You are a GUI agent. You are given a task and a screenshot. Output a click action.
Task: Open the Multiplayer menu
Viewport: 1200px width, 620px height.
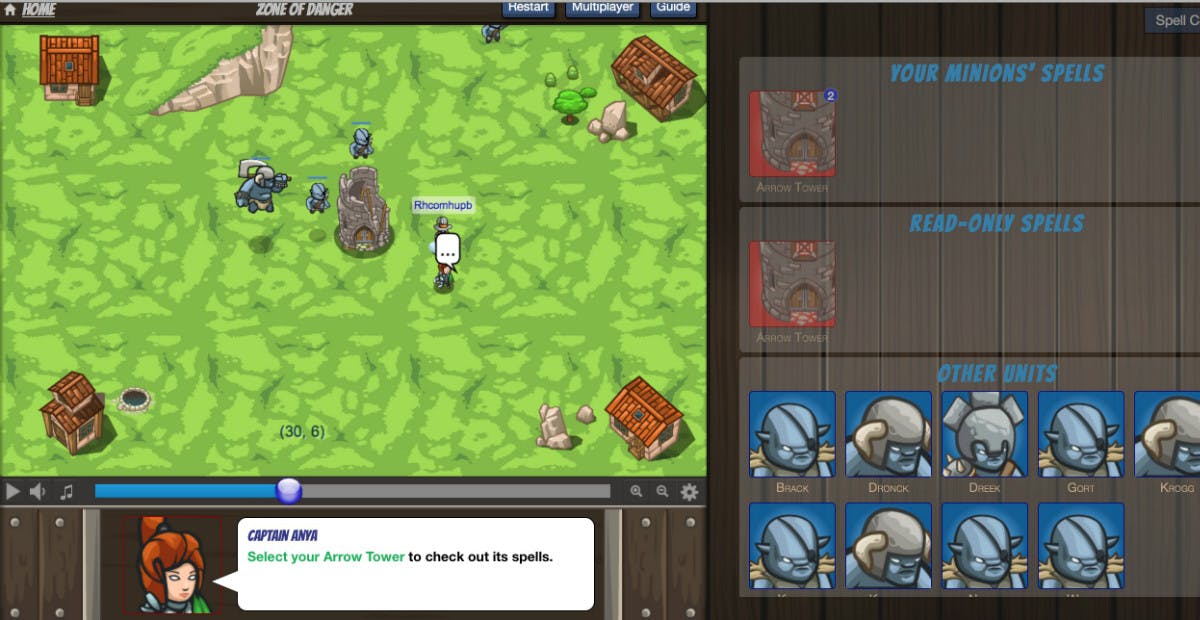(603, 8)
